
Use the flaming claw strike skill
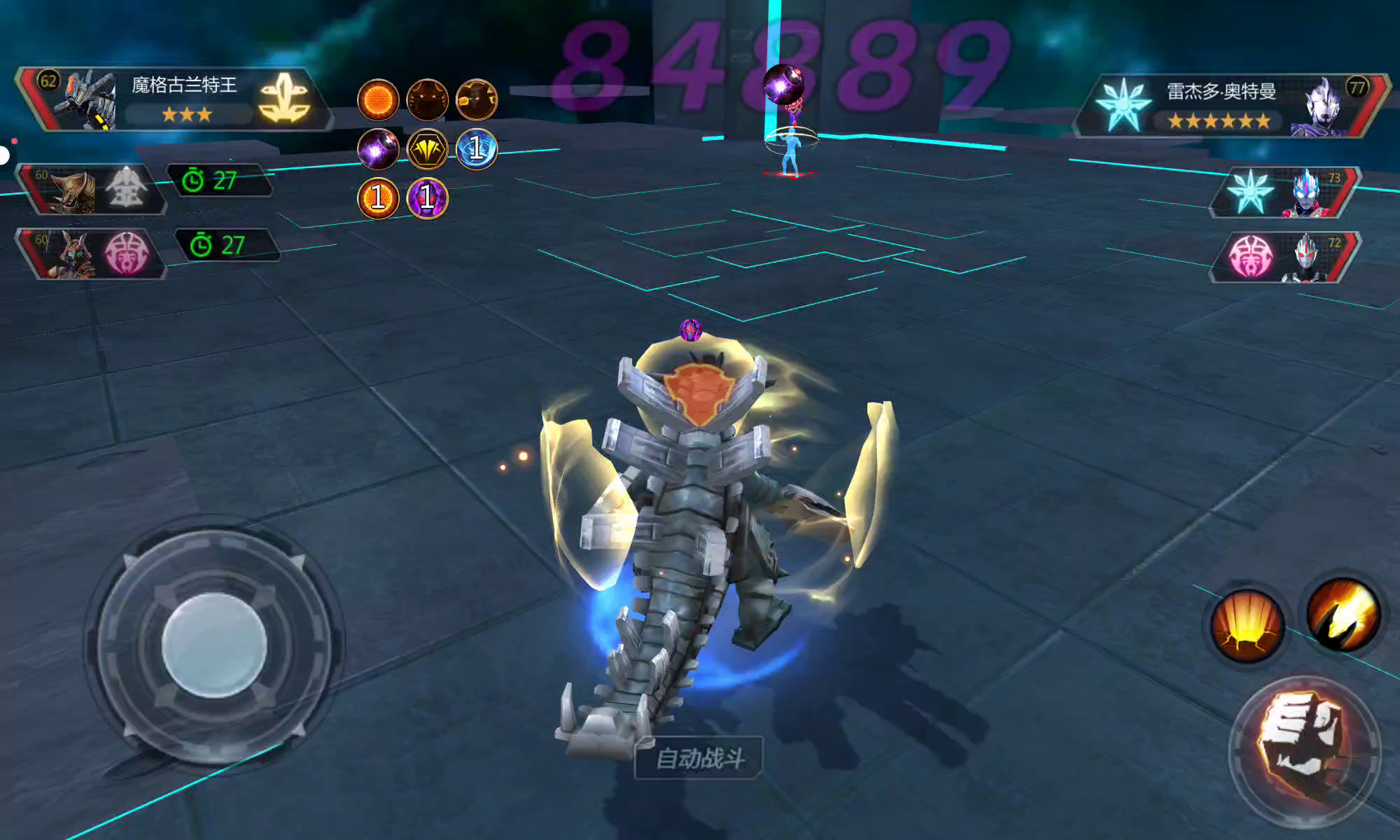click(x=1343, y=614)
